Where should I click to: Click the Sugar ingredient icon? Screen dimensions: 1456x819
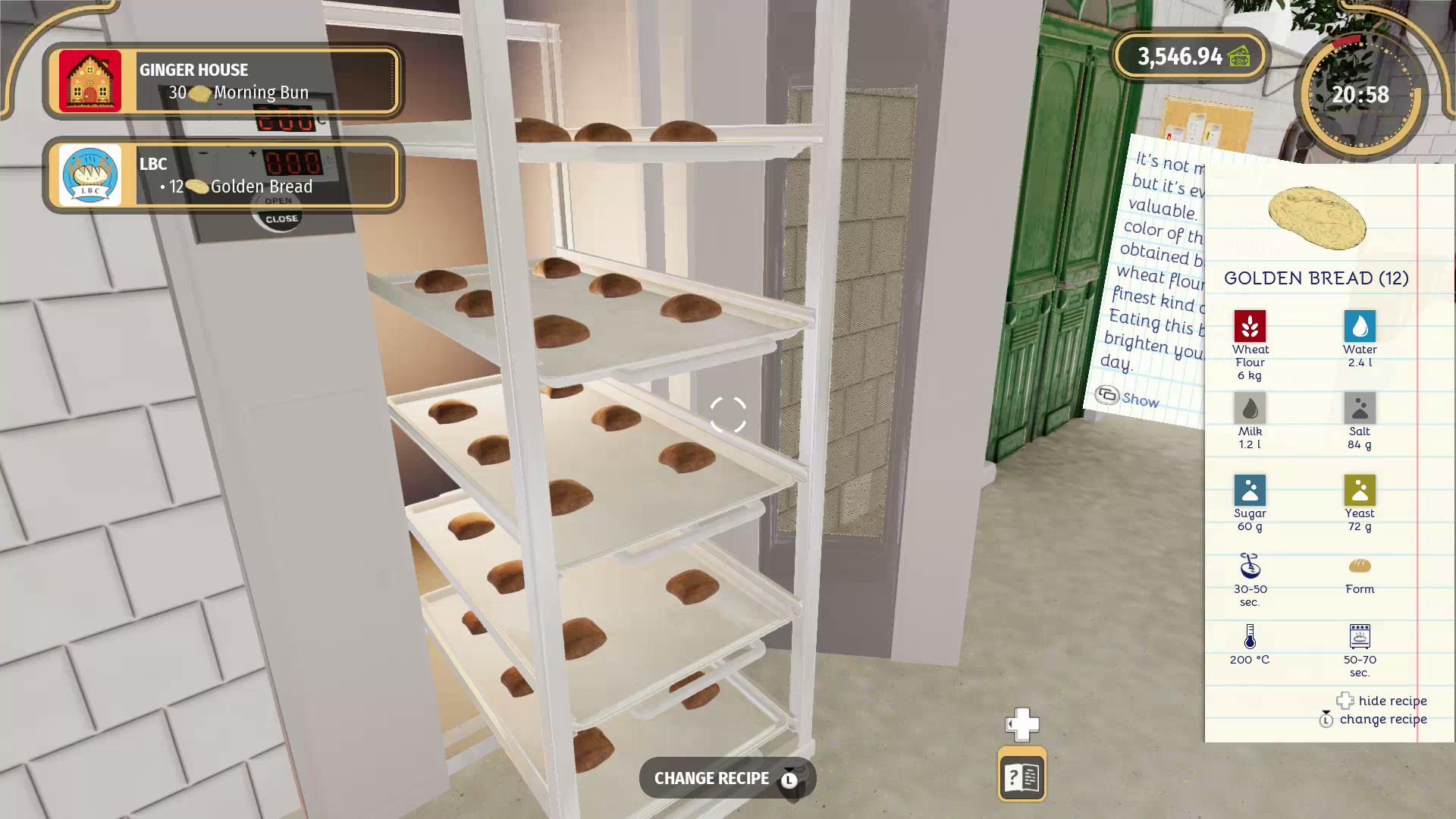1250,491
